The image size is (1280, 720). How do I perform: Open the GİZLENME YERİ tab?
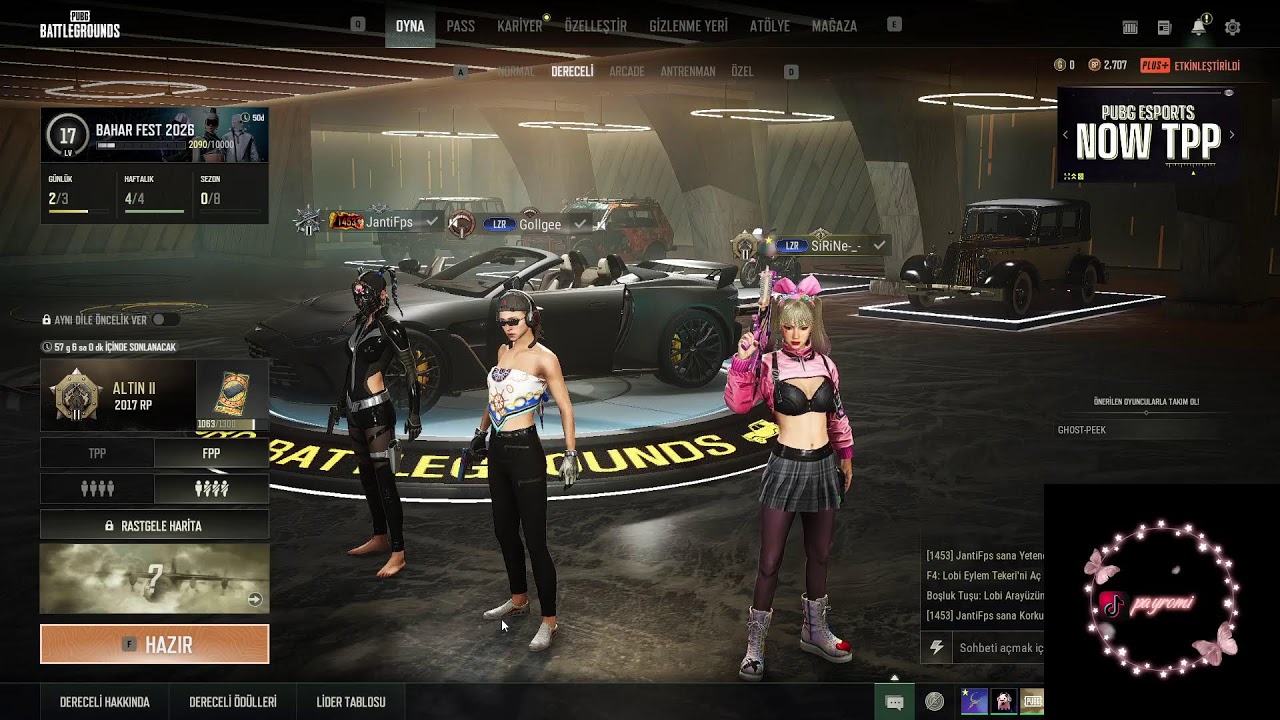688,26
